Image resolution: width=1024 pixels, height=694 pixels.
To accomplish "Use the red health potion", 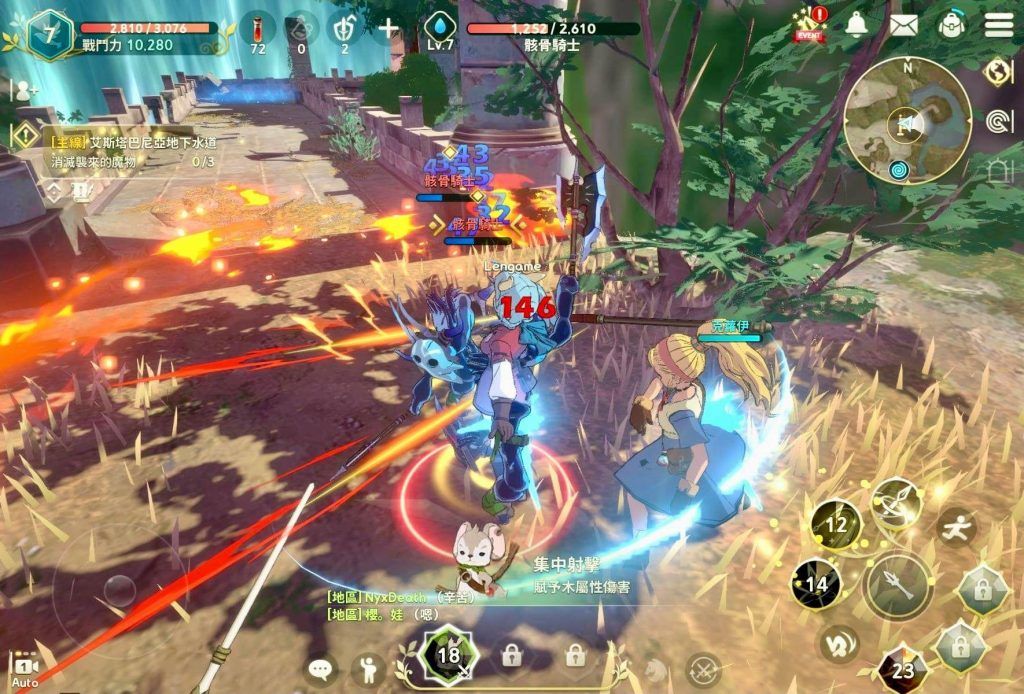I will click(258, 27).
